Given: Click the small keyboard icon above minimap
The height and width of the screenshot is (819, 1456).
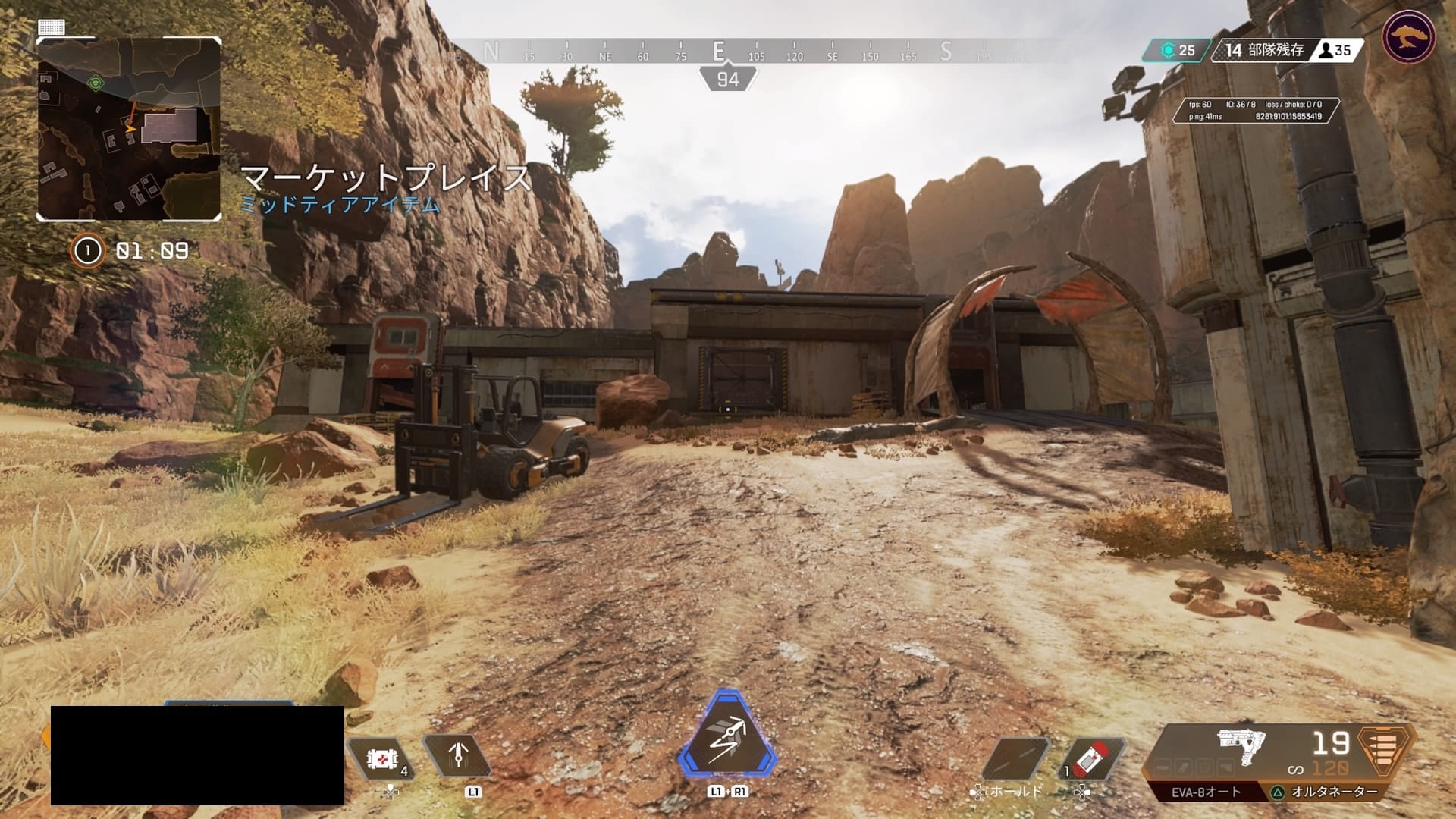Looking at the screenshot, I should coord(52,27).
